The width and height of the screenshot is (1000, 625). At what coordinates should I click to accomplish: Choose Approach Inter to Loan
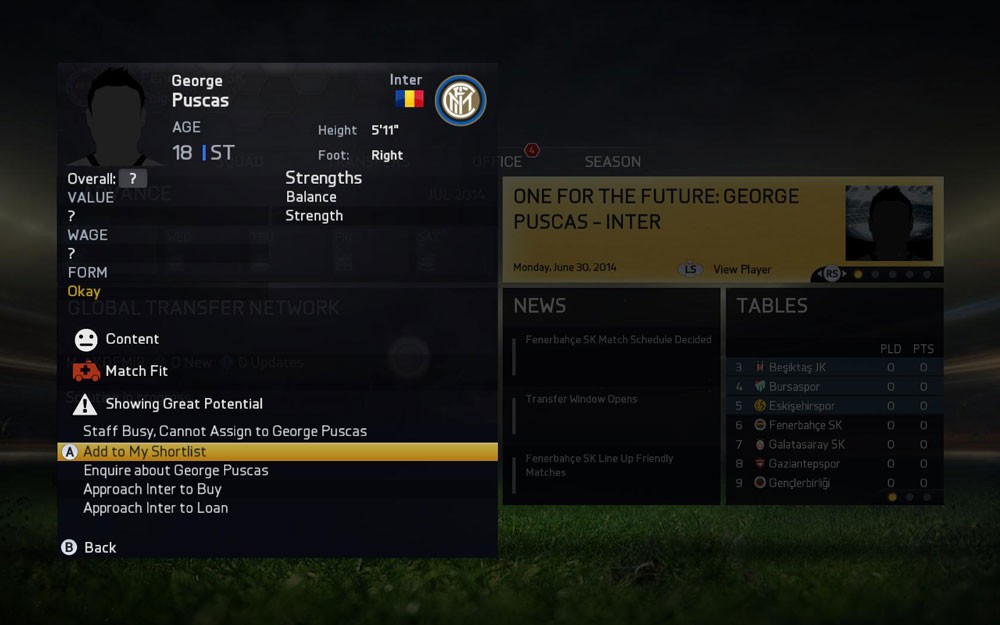[x=155, y=509]
